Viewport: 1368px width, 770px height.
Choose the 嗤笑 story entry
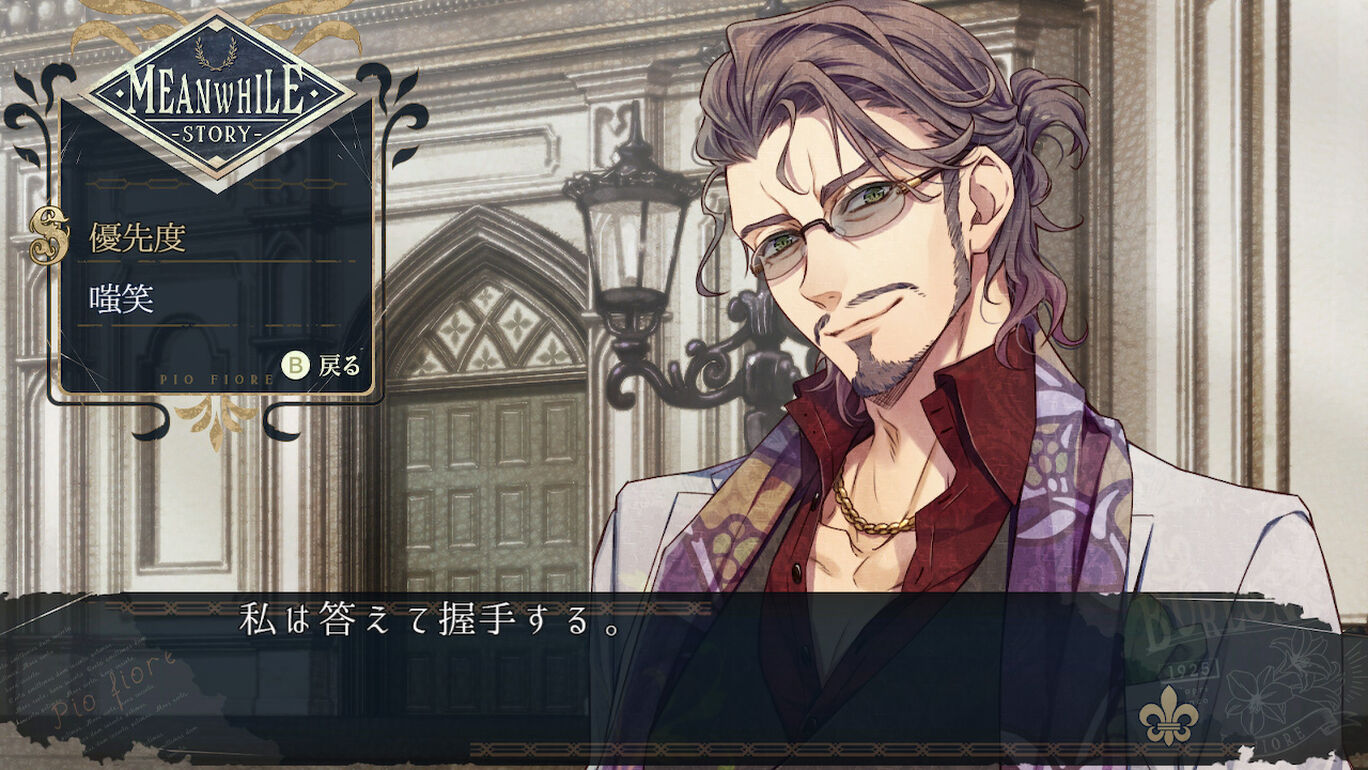tap(122, 299)
